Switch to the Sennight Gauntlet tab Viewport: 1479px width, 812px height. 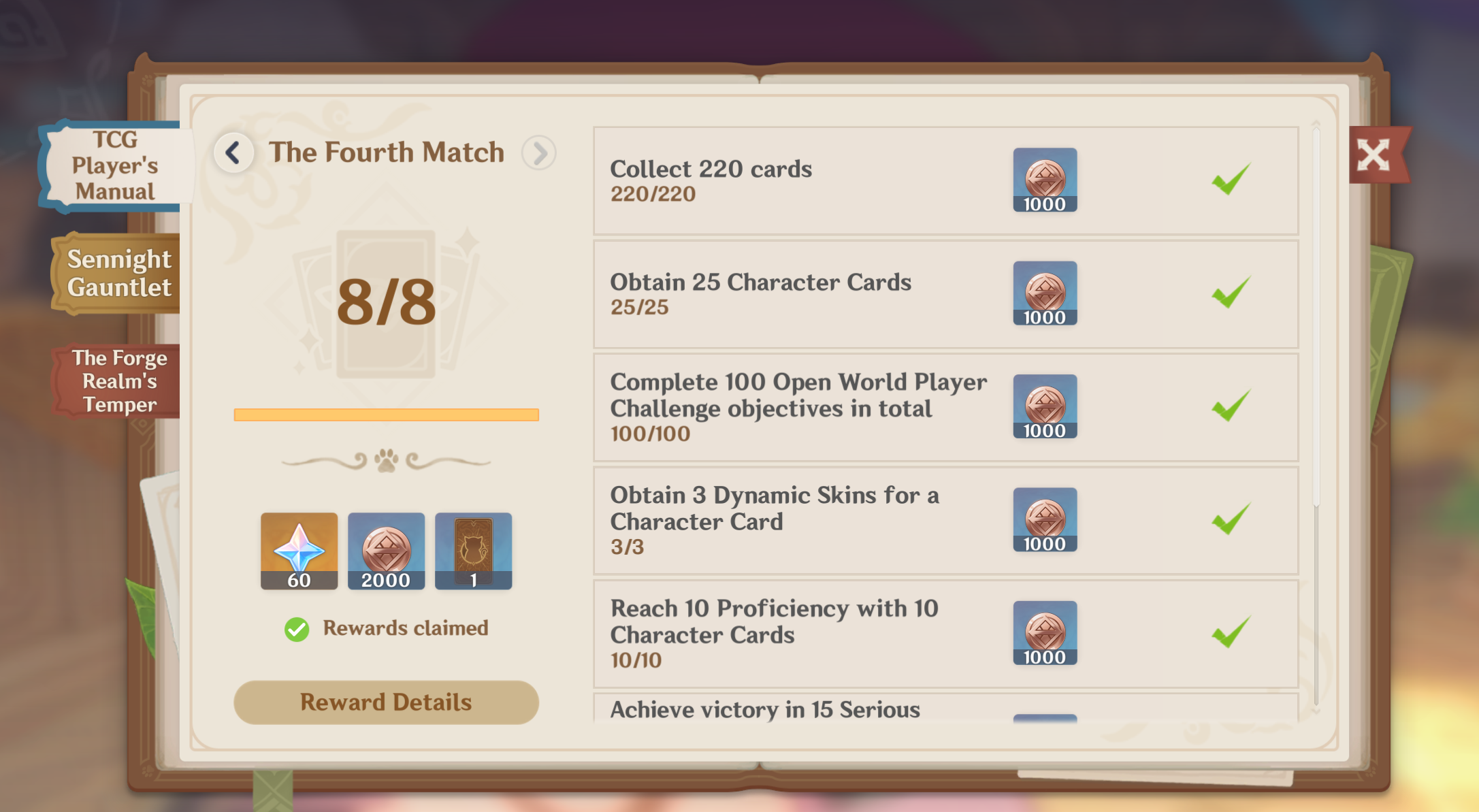pos(114,273)
